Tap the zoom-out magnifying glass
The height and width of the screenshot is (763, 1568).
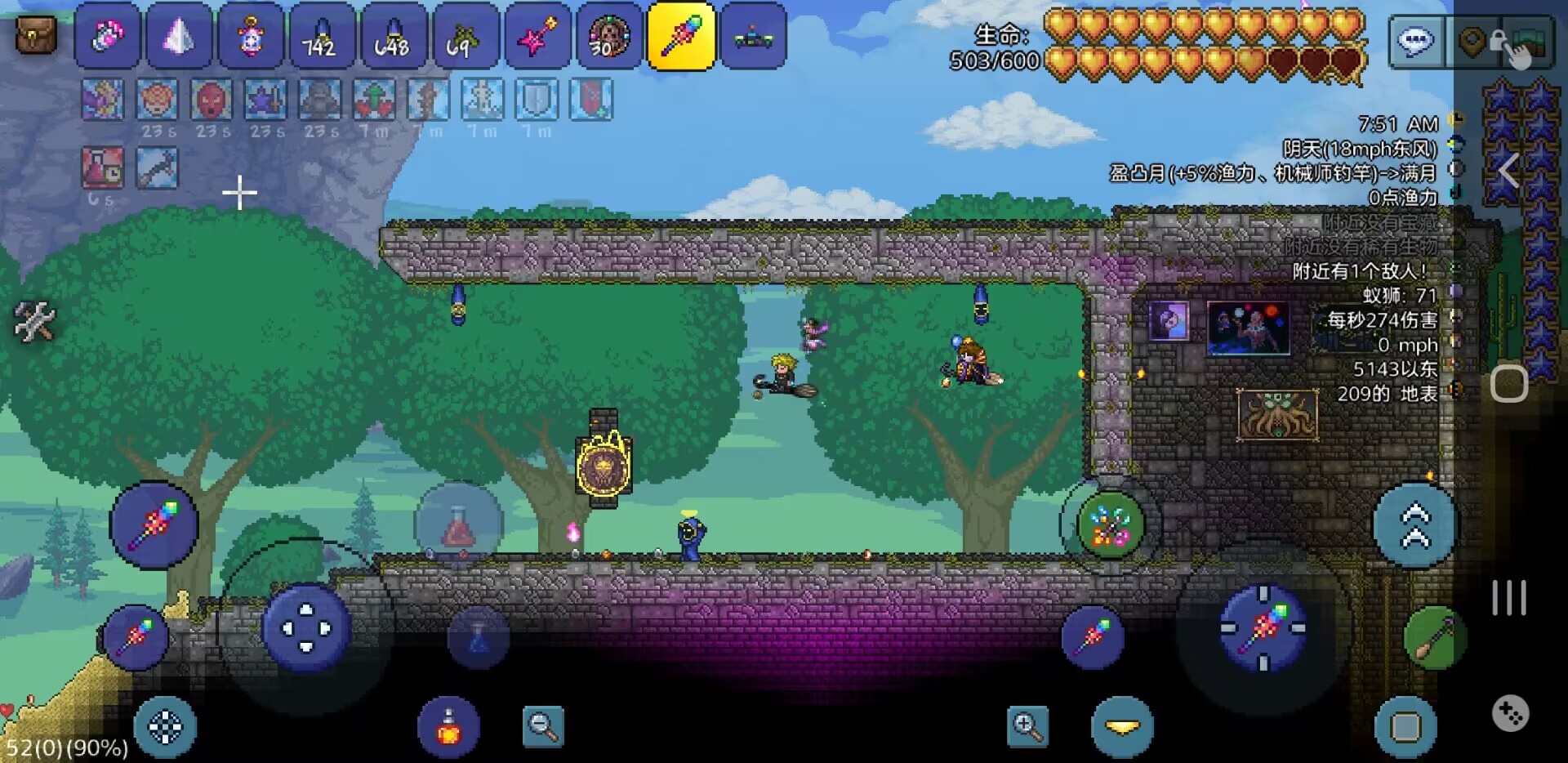pyautogui.click(x=543, y=725)
